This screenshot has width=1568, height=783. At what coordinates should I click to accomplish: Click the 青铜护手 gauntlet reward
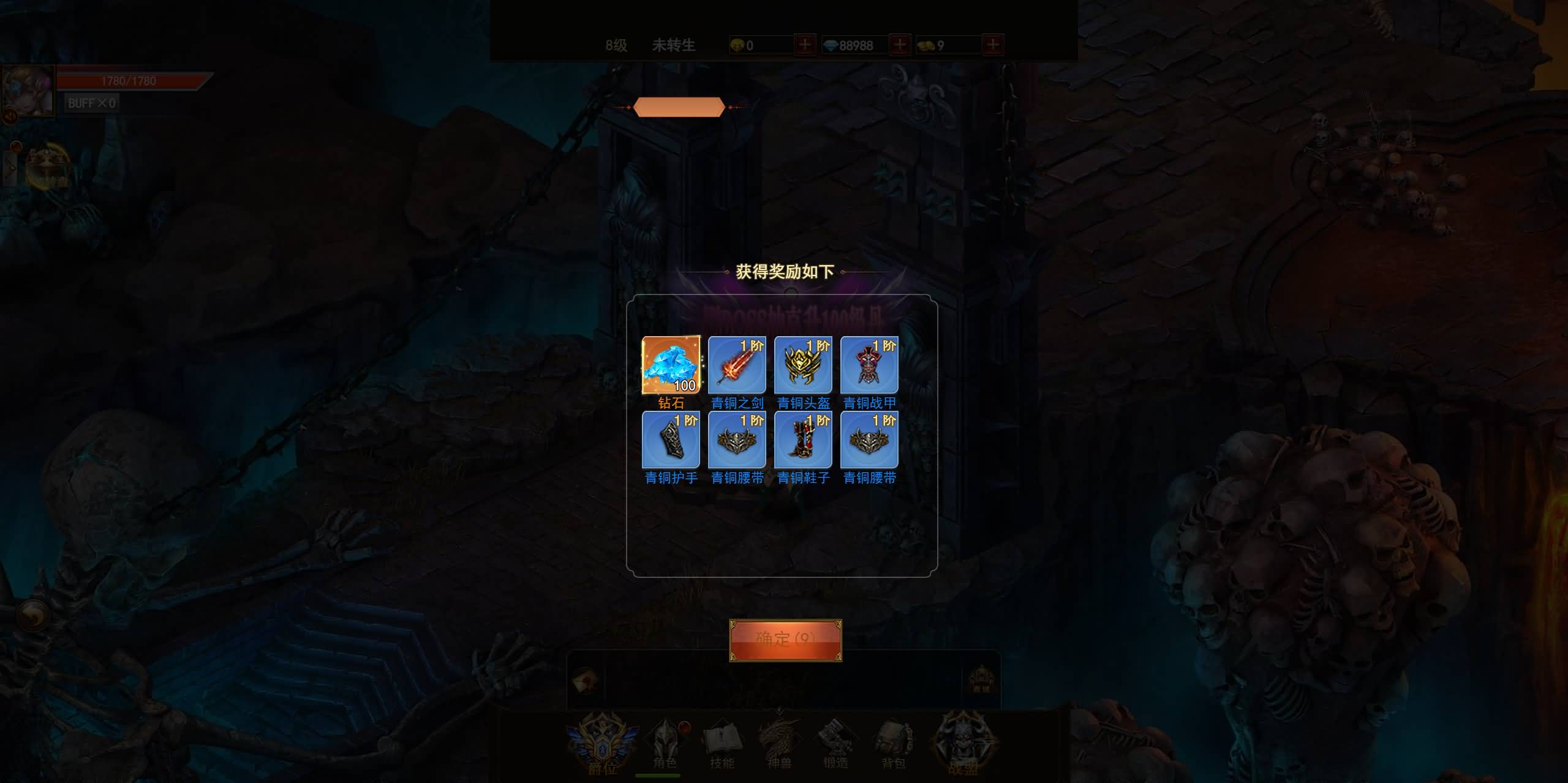coord(671,440)
